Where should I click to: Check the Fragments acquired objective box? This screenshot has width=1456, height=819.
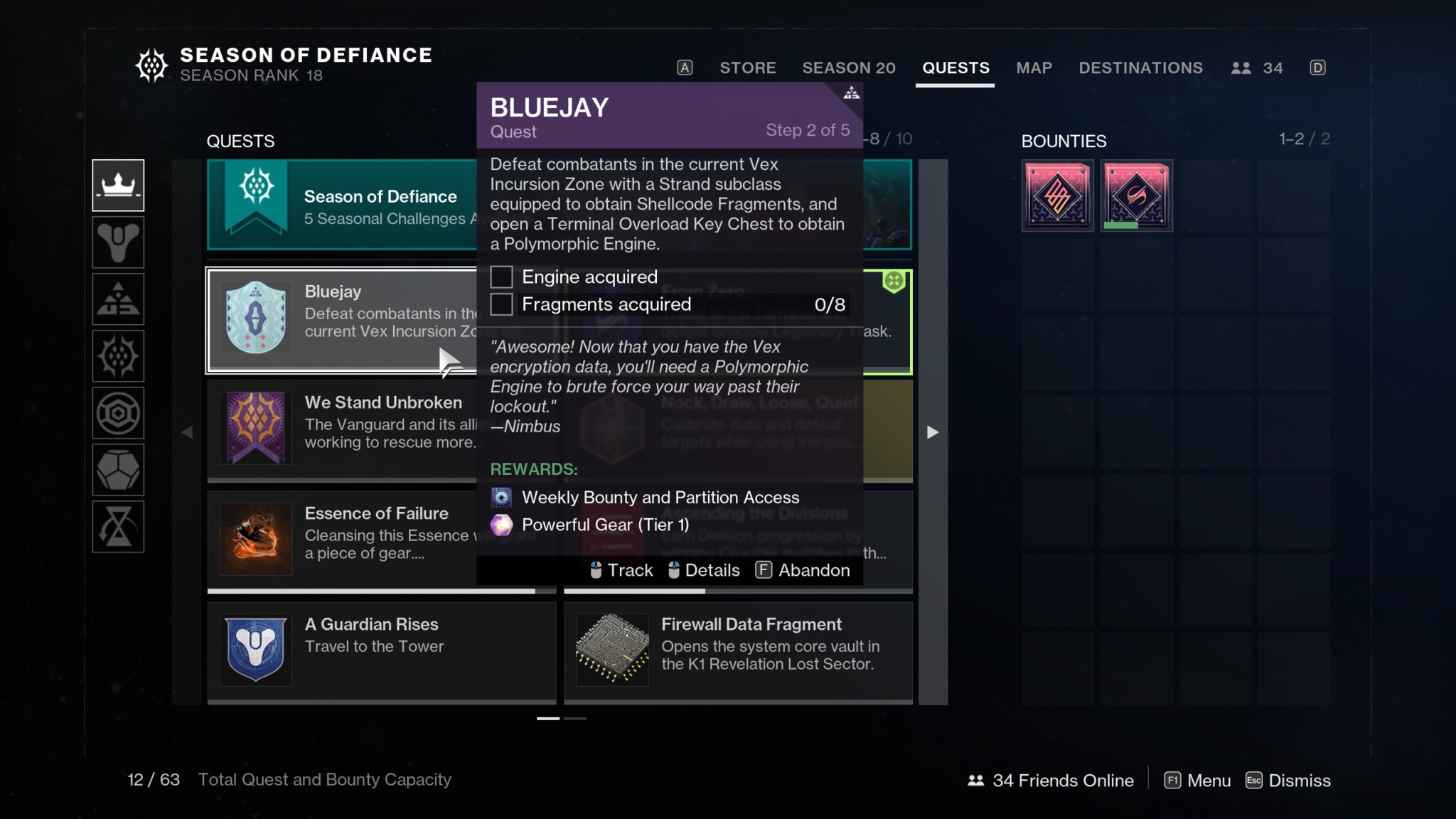[502, 304]
